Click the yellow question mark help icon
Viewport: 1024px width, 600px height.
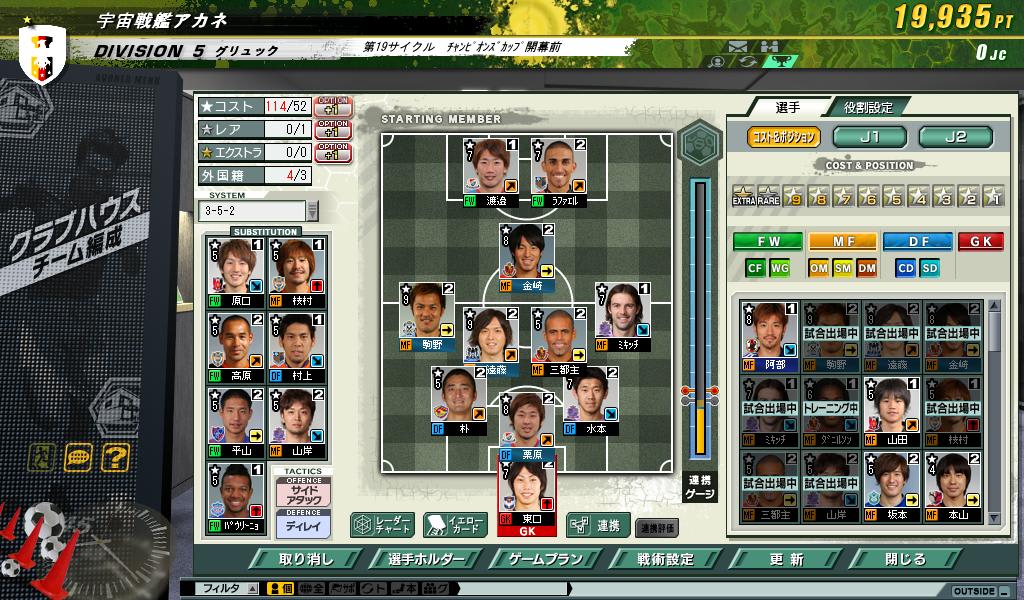[x=116, y=459]
